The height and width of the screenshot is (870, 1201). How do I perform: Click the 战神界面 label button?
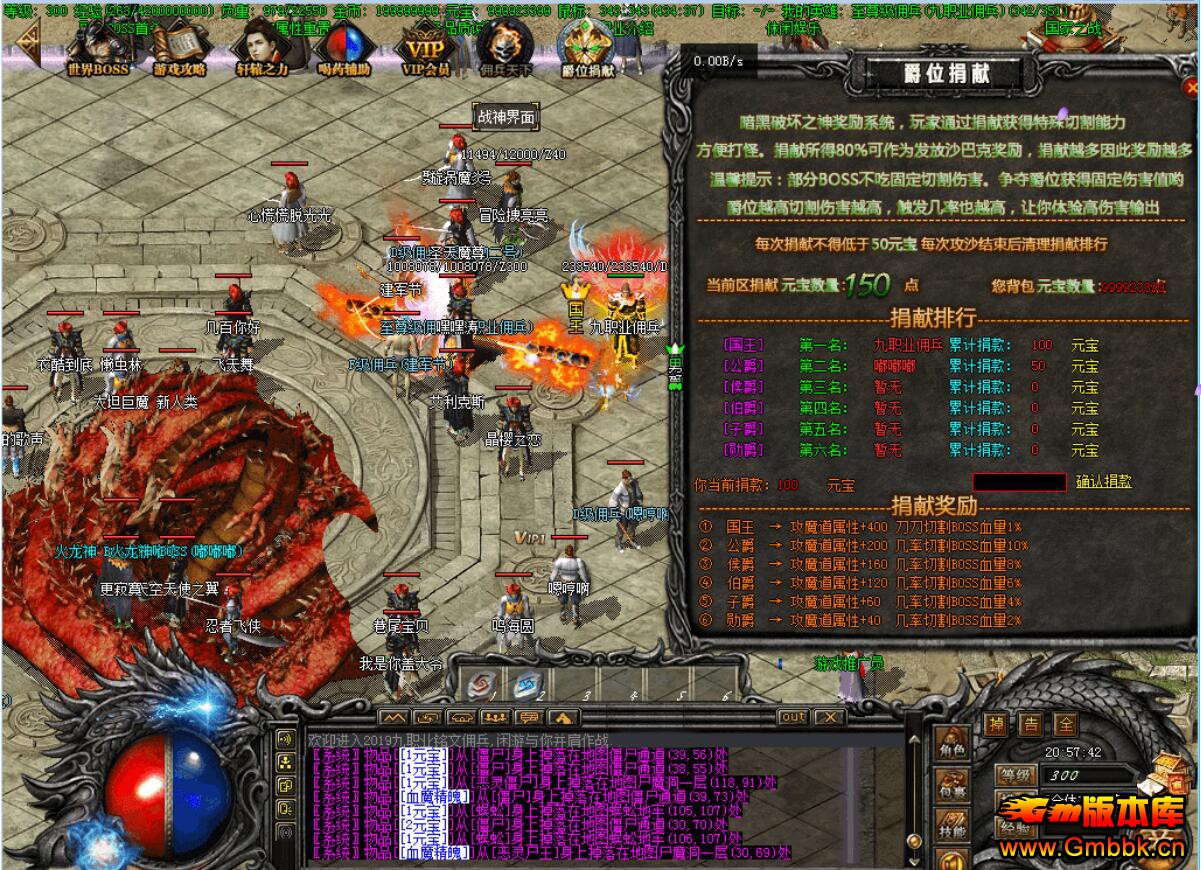(x=506, y=117)
